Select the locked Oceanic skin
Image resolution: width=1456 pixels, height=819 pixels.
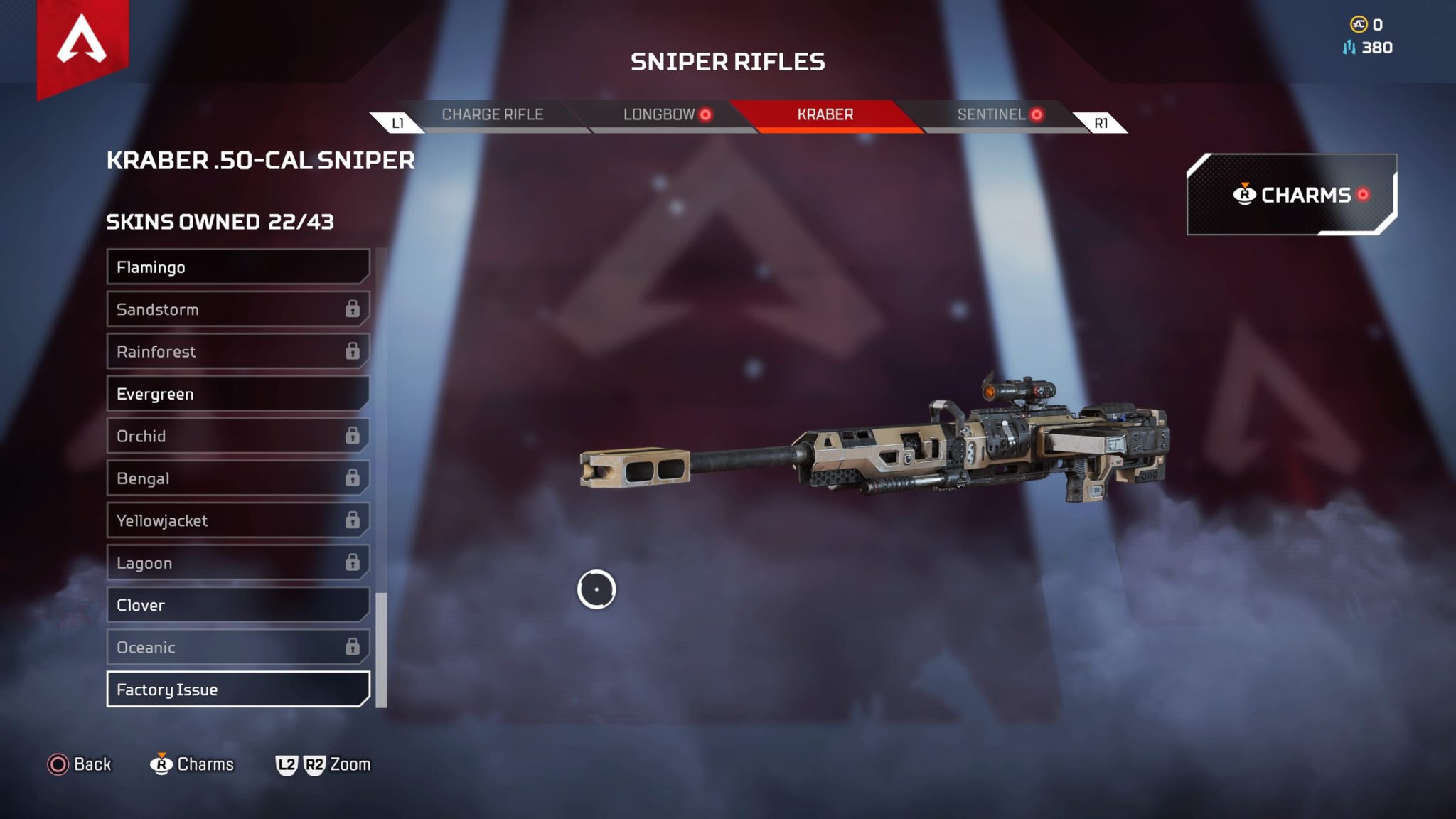[x=237, y=648]
